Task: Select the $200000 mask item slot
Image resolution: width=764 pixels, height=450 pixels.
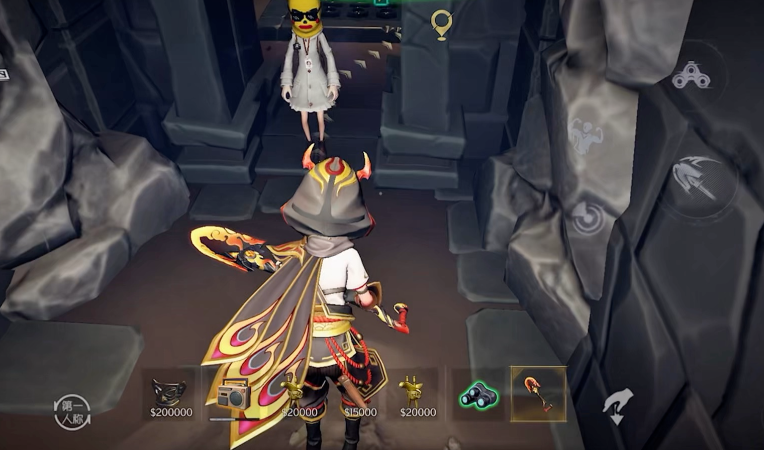Action: [169, 393]
